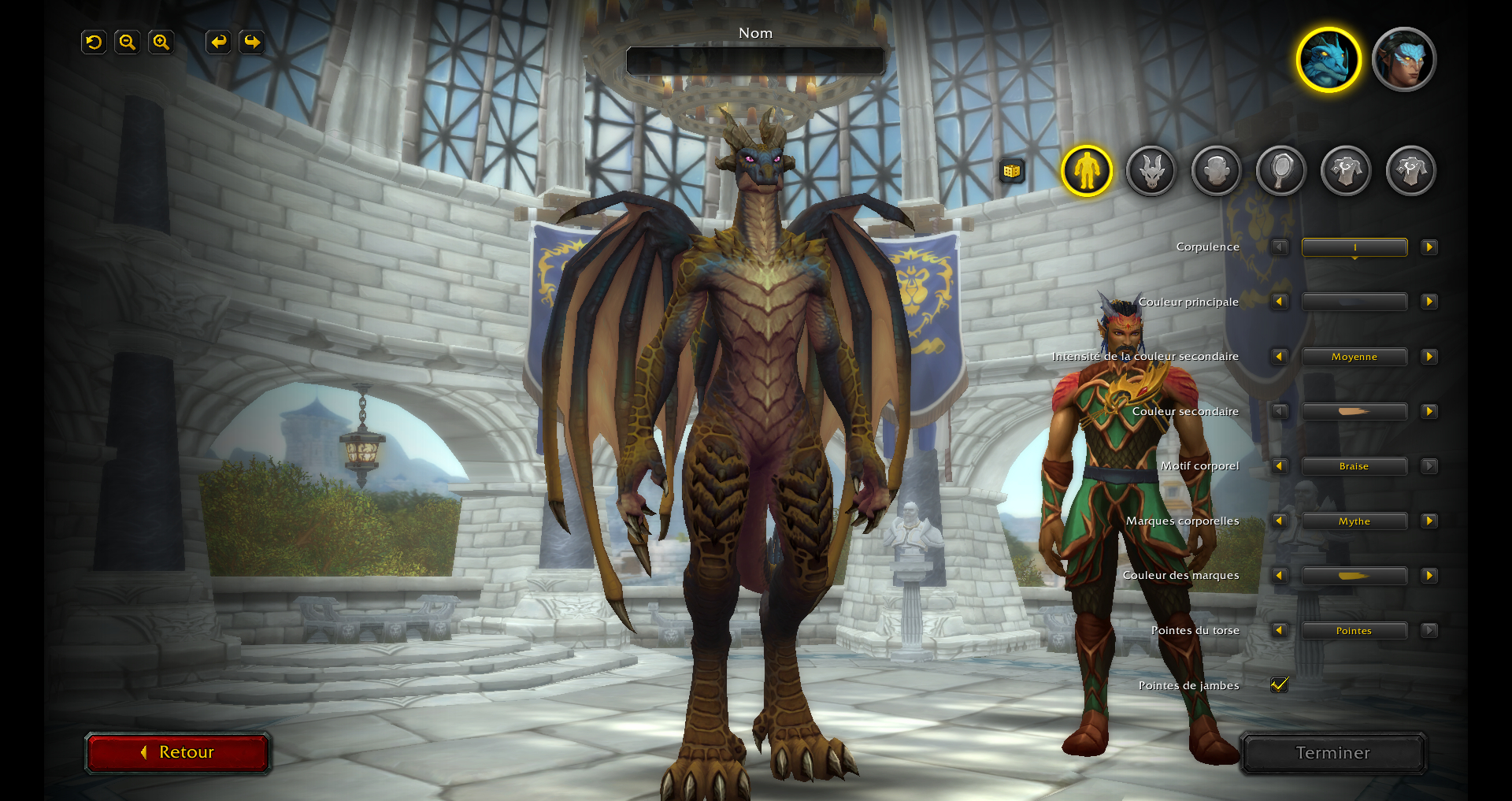Reset the camera rotation view
This screenshot has height=801, width=1512.
[94, 43]
